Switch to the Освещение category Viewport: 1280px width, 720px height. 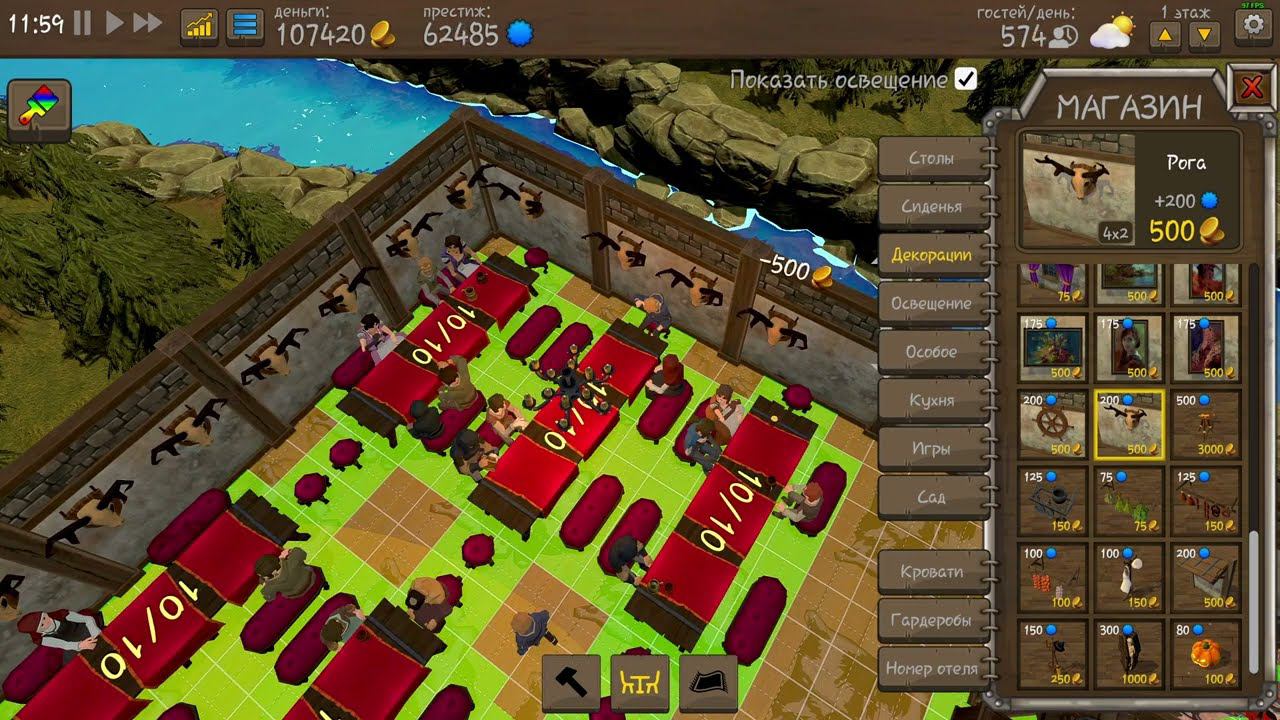pyautogui.click(x=932, y=302)
